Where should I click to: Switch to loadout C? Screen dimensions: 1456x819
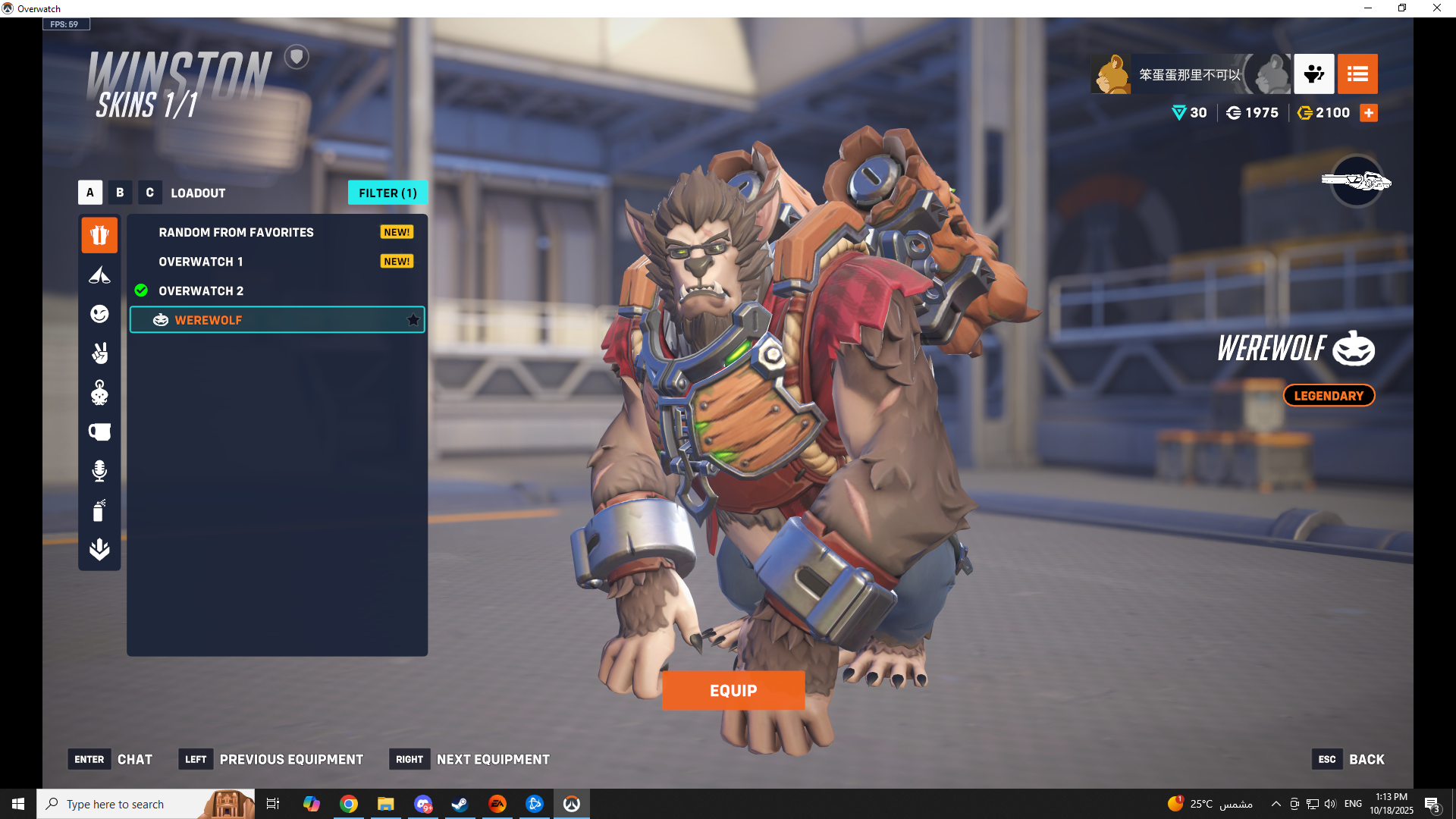[149, 193]
